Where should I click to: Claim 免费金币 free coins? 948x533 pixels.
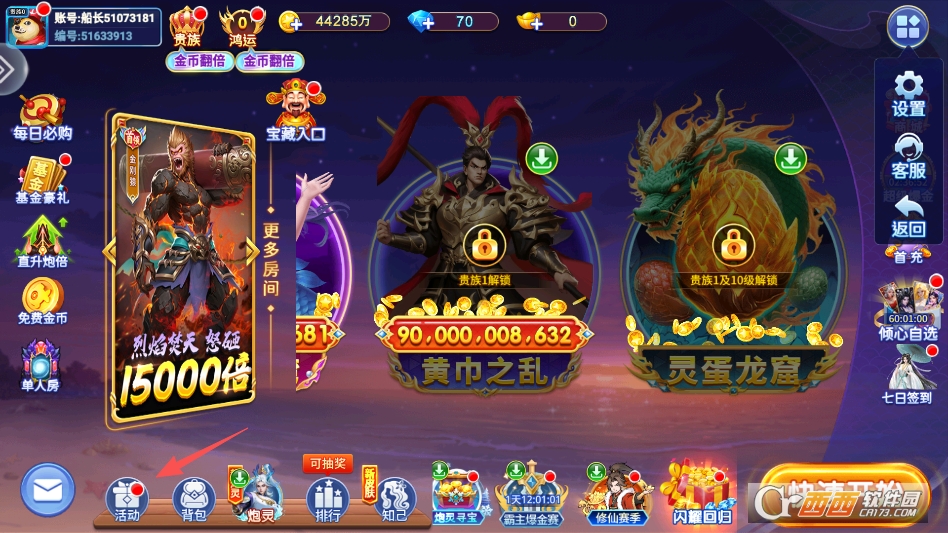click(x=42, y=301)
